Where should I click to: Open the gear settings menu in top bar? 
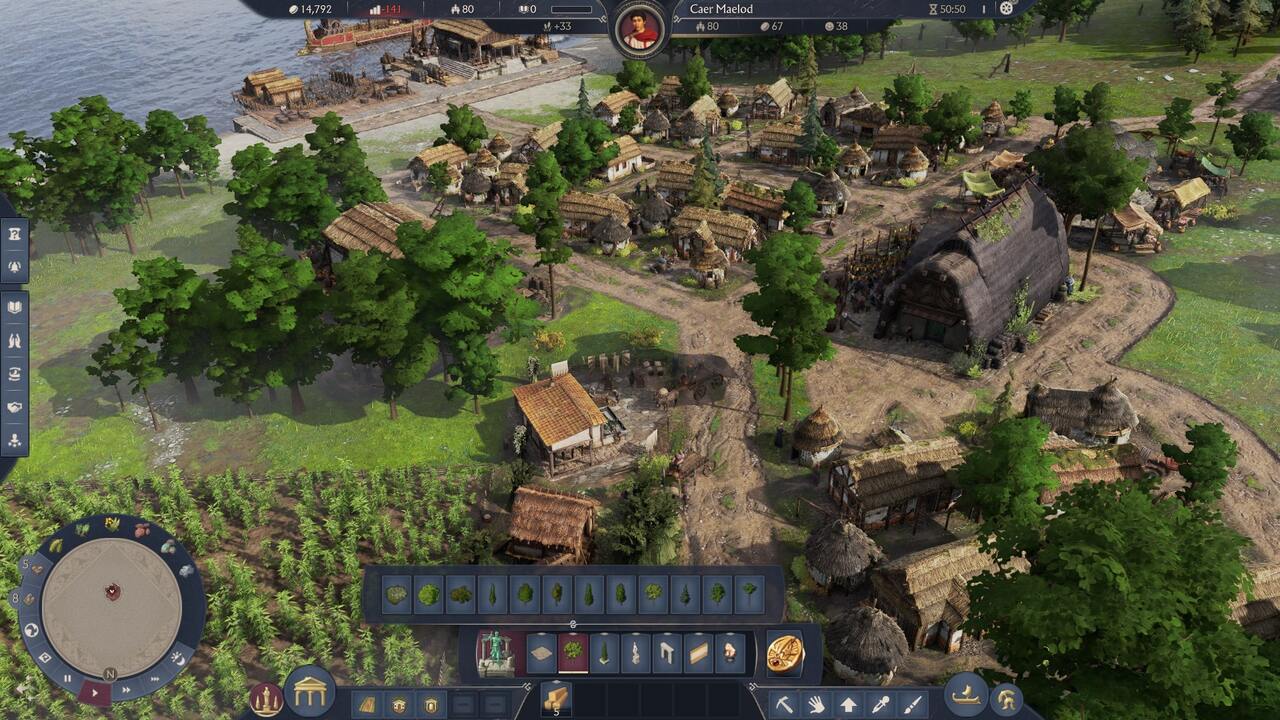pyautogui.click(x=1006, y=9)
